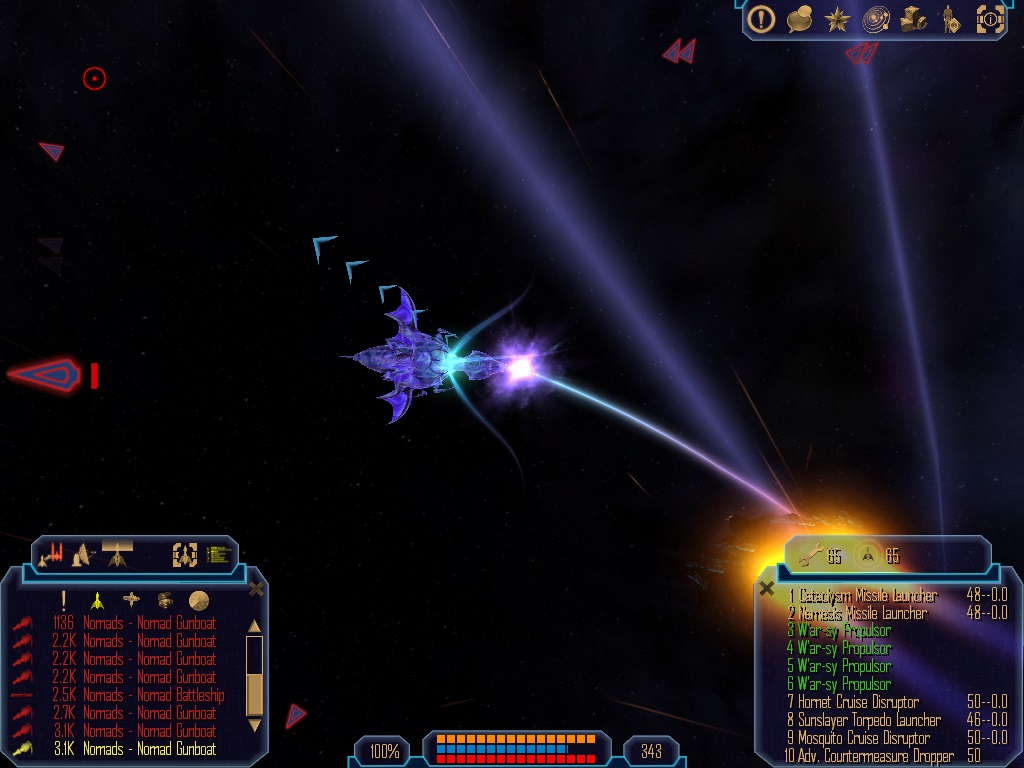Close the weapons list panel

coord(767,589)
